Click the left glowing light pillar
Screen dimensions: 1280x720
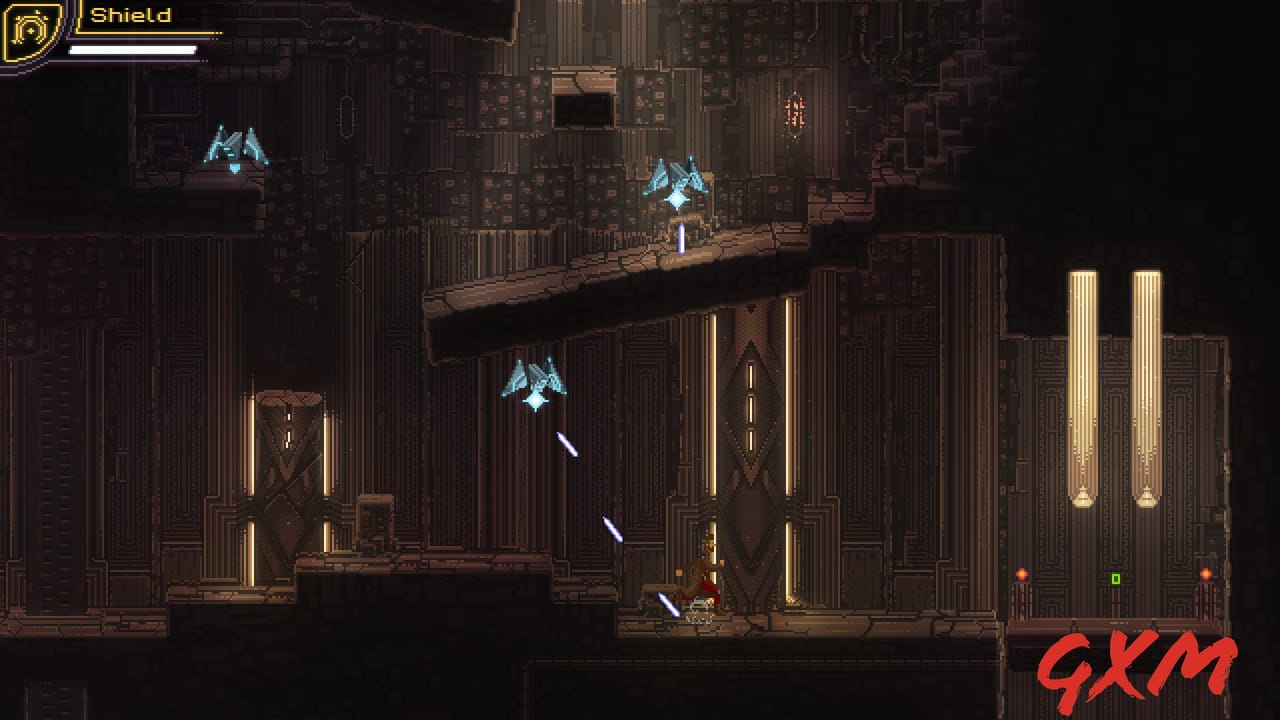click(1083, 380)
